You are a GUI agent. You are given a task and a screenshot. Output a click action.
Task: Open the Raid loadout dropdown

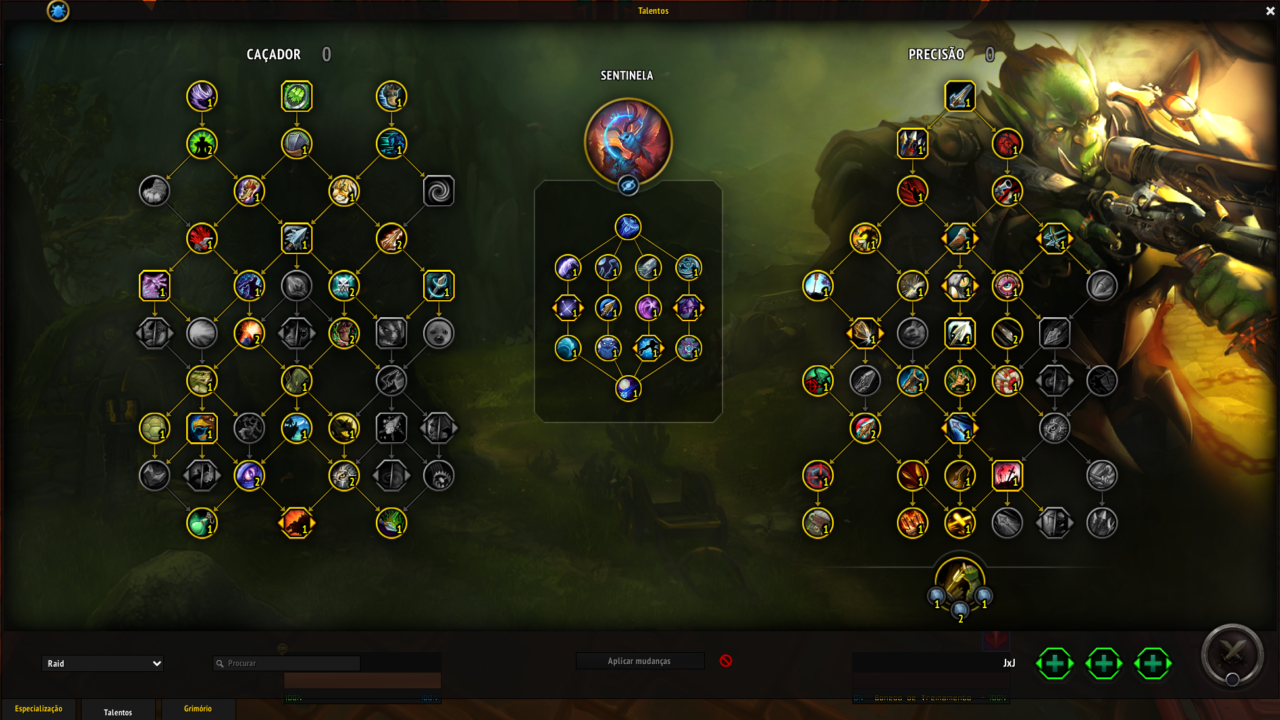pyautogui.click(x=103, y=663)
